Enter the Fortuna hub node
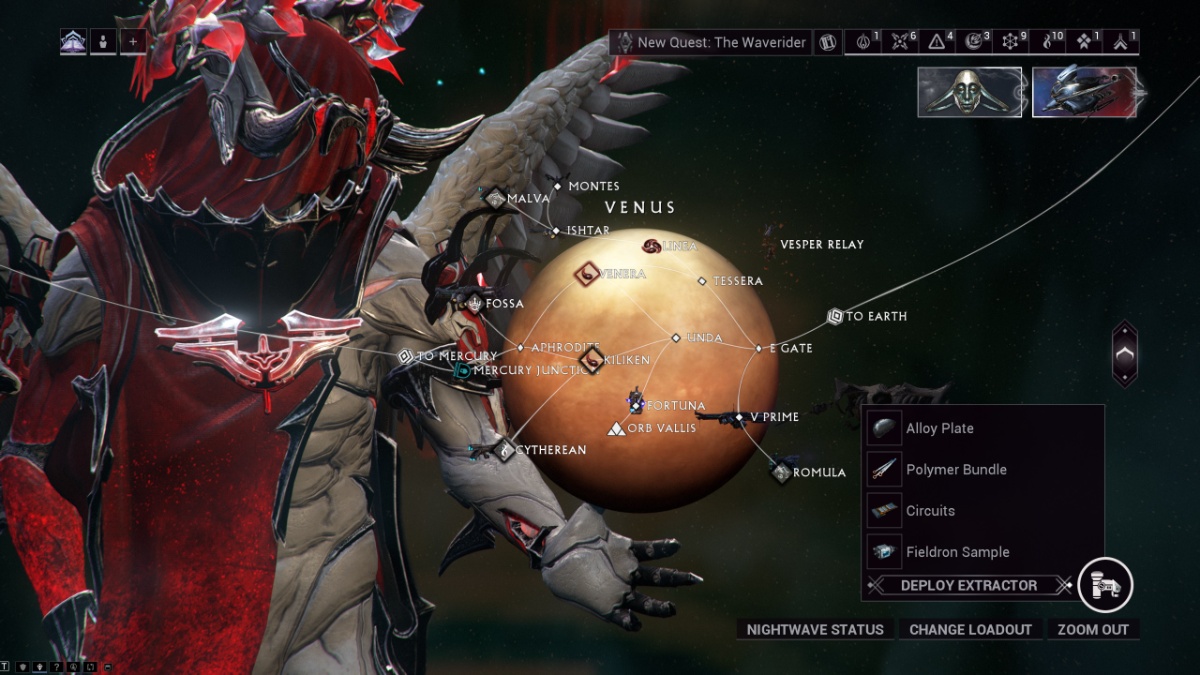 click(637, 405)
